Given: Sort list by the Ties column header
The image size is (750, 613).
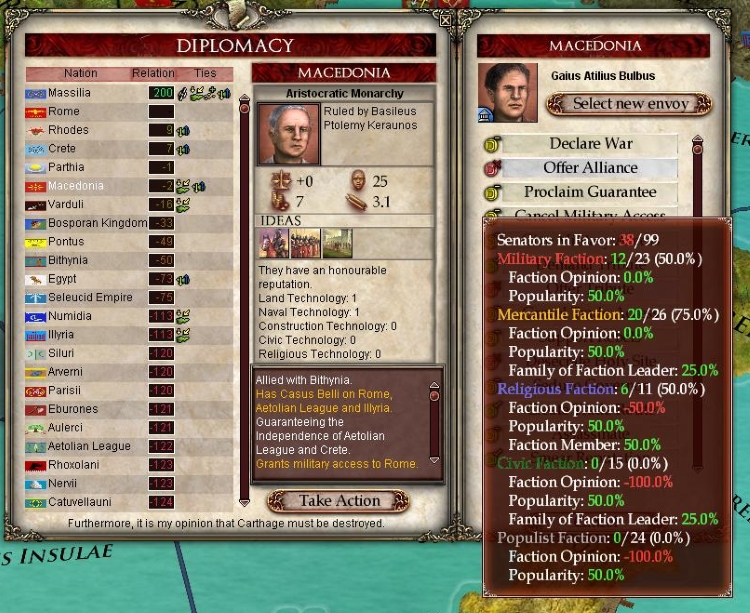Looking at the screenshot, I should click(x=205, y=74).
